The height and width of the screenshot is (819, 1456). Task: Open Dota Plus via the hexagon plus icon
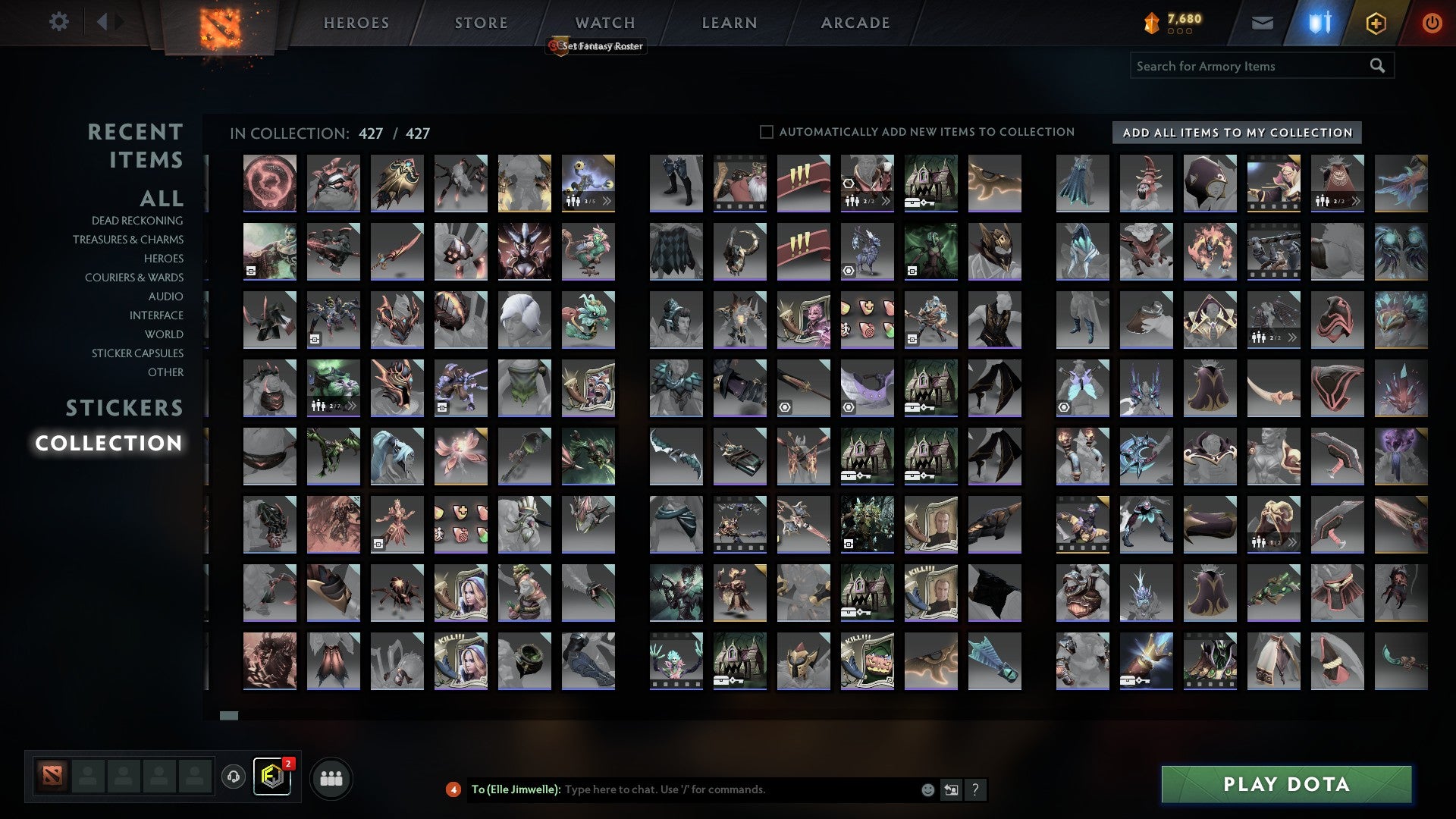point(1376,23)
